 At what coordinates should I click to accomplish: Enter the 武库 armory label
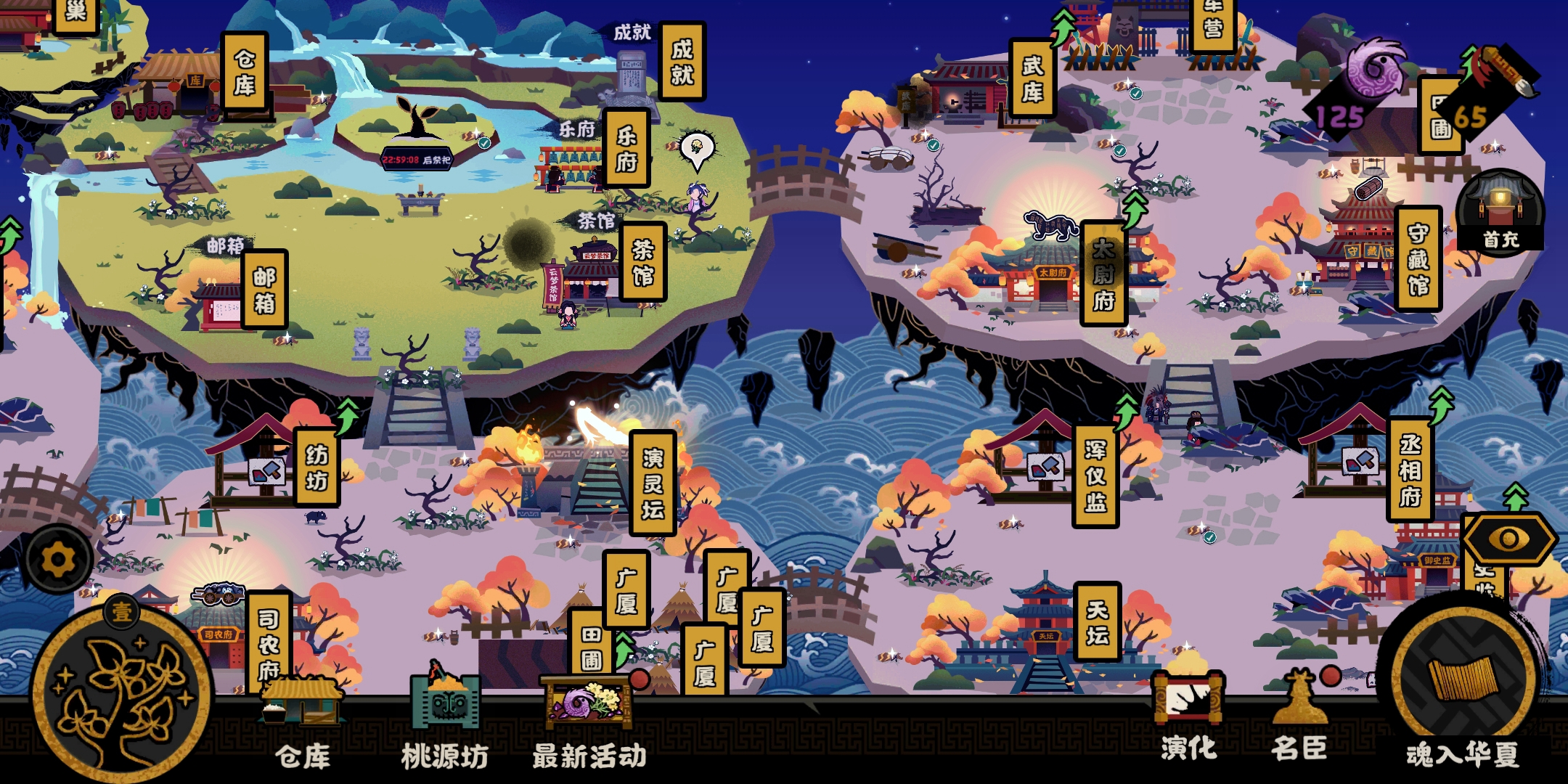pos(1032,78)
